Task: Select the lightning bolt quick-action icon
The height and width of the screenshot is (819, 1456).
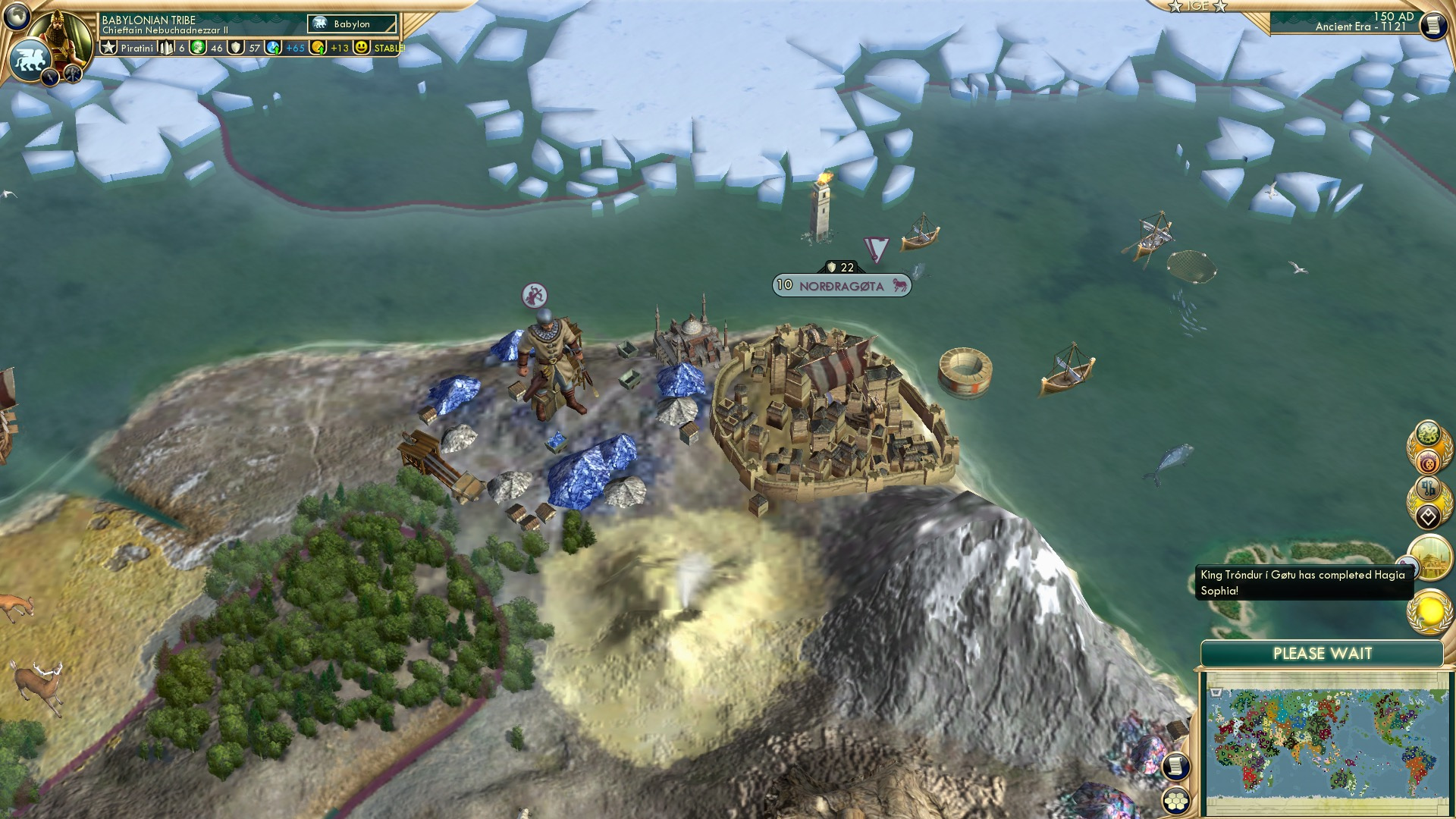Action: [x=50, y=77]
